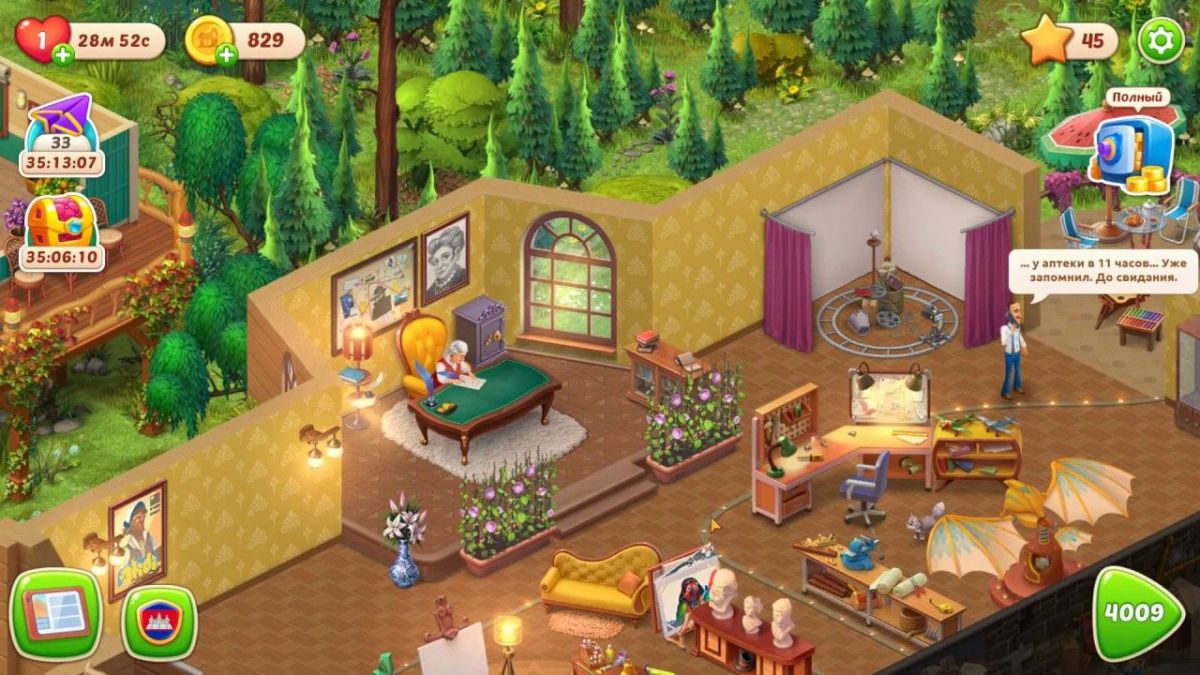Buy more coins with the plus button
Screen dimensions: 1200x675
click(x=227, y=54)
